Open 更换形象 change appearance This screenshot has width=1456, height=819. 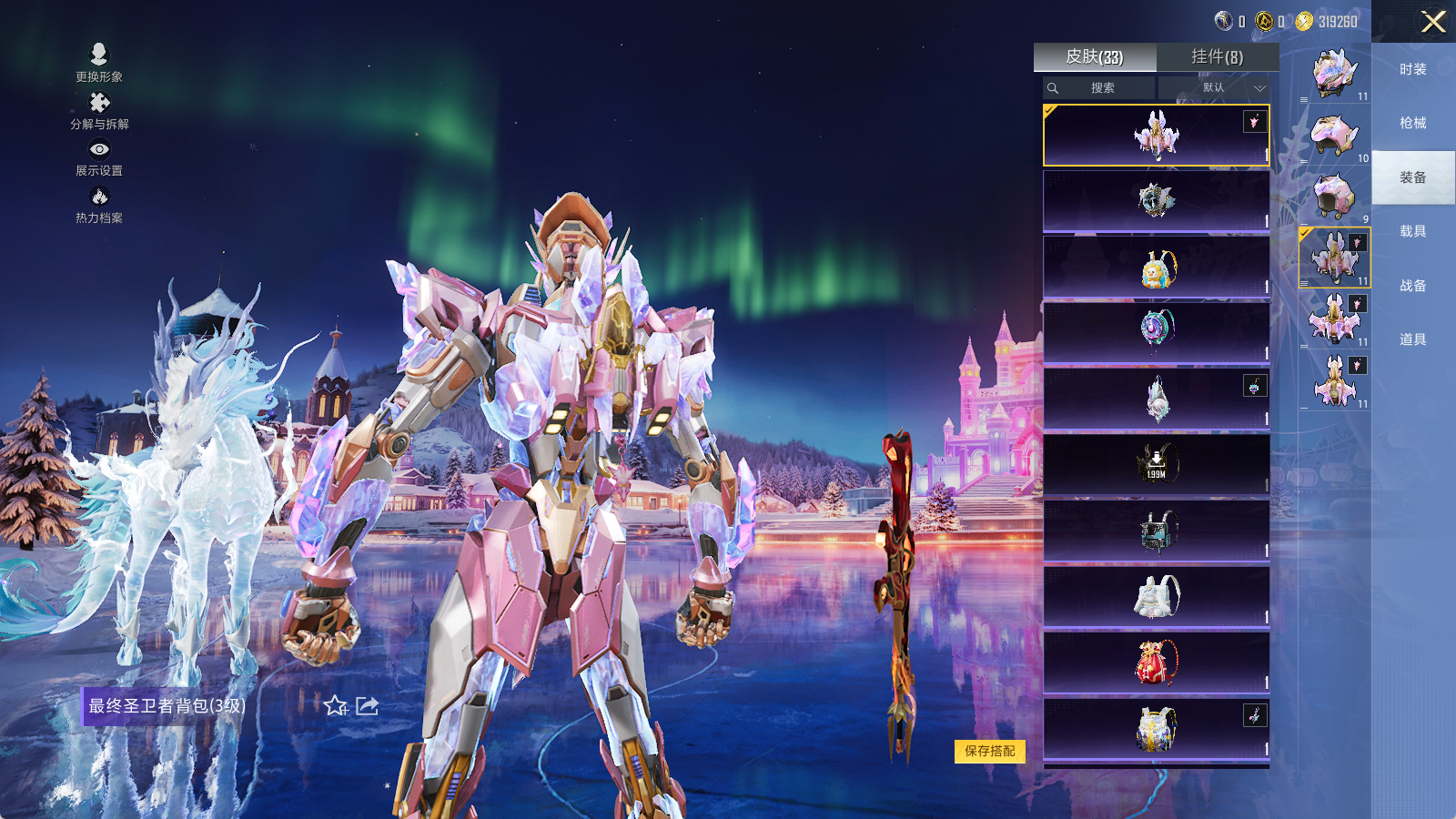coord(99,62)
